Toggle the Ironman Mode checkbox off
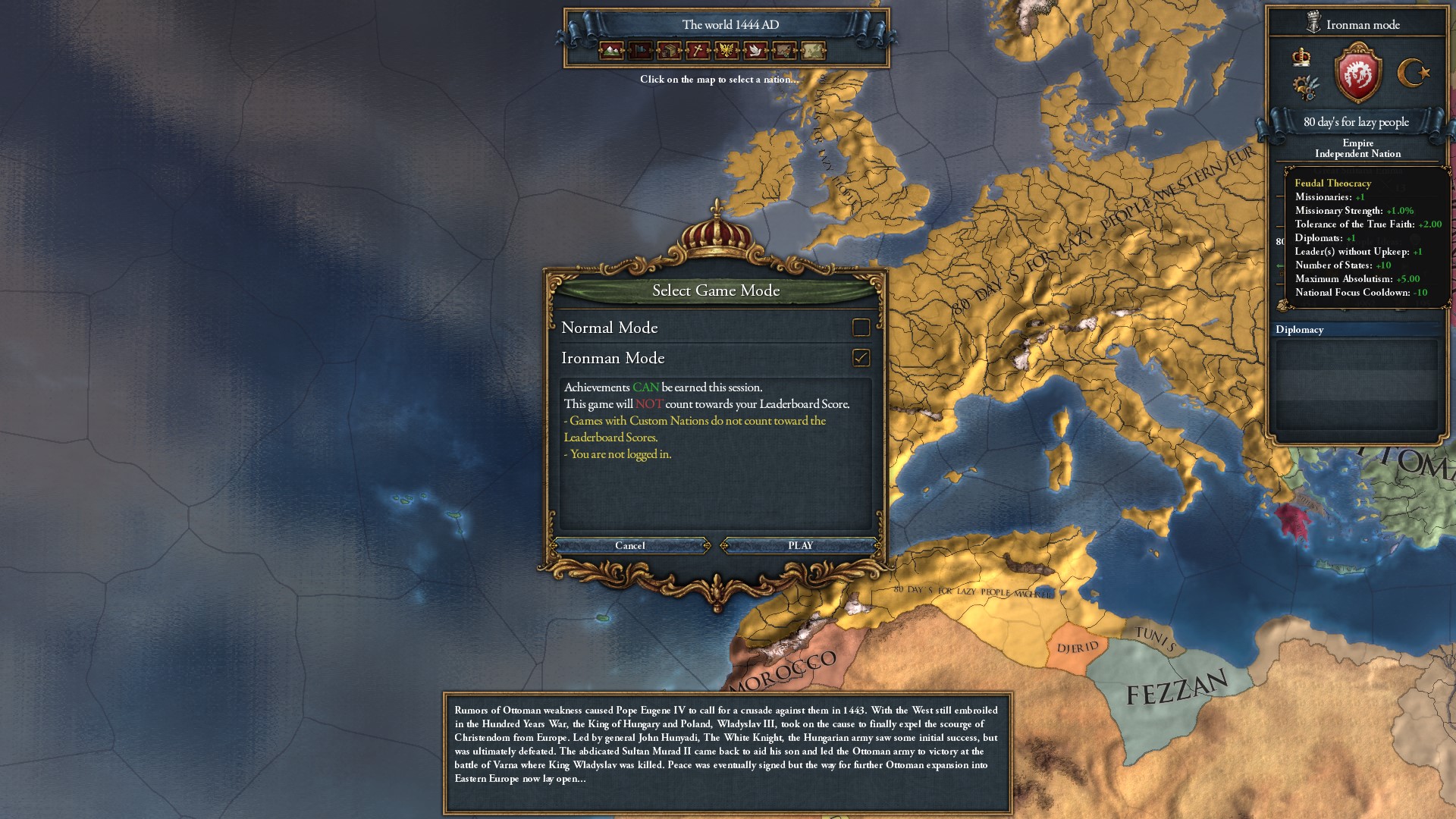The width and height of the screenshot is (1456, 819). pyautogui.click(x=861, y=358)
